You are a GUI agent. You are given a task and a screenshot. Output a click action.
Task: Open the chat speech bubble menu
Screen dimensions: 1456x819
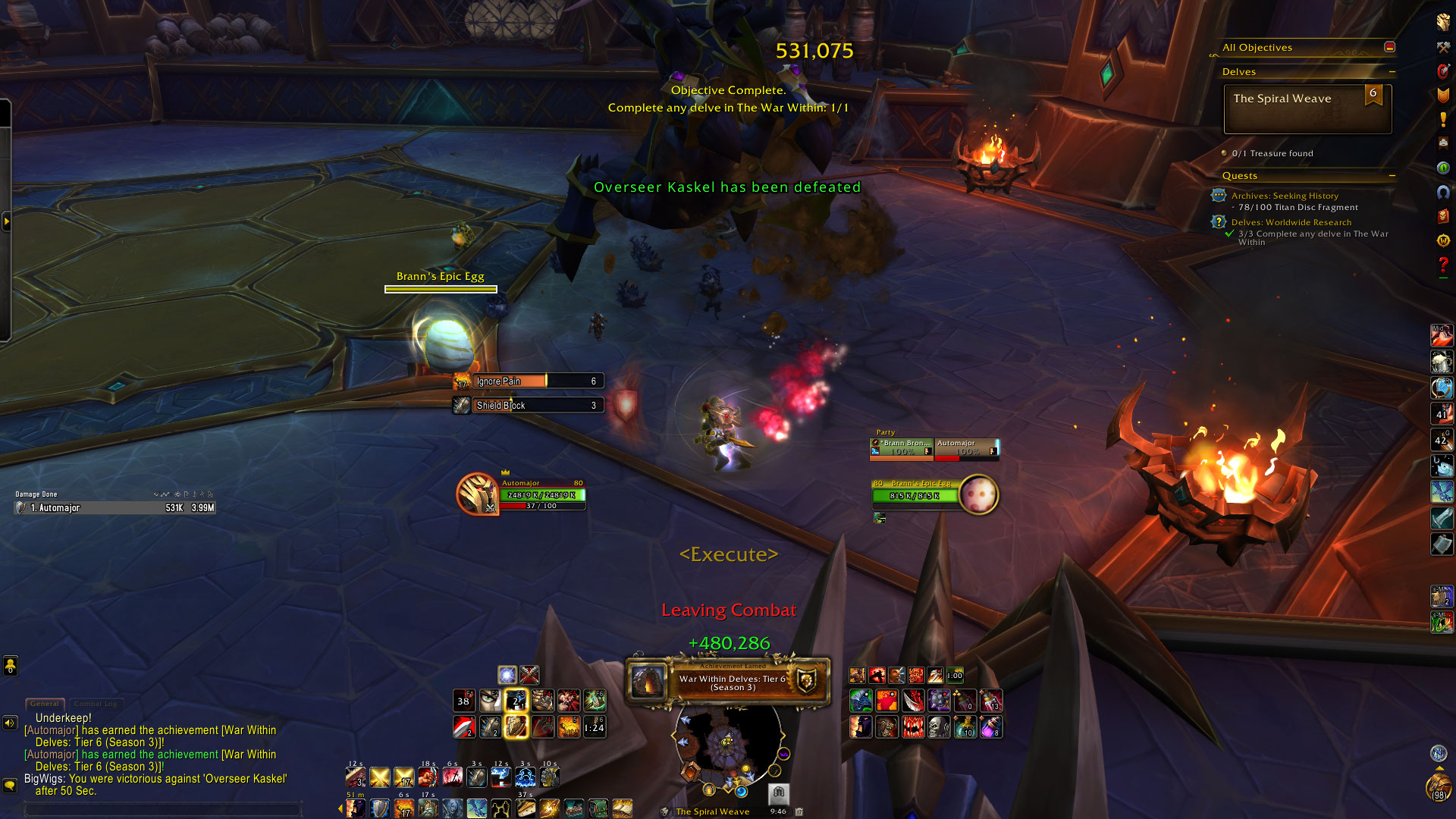(10, 785)
